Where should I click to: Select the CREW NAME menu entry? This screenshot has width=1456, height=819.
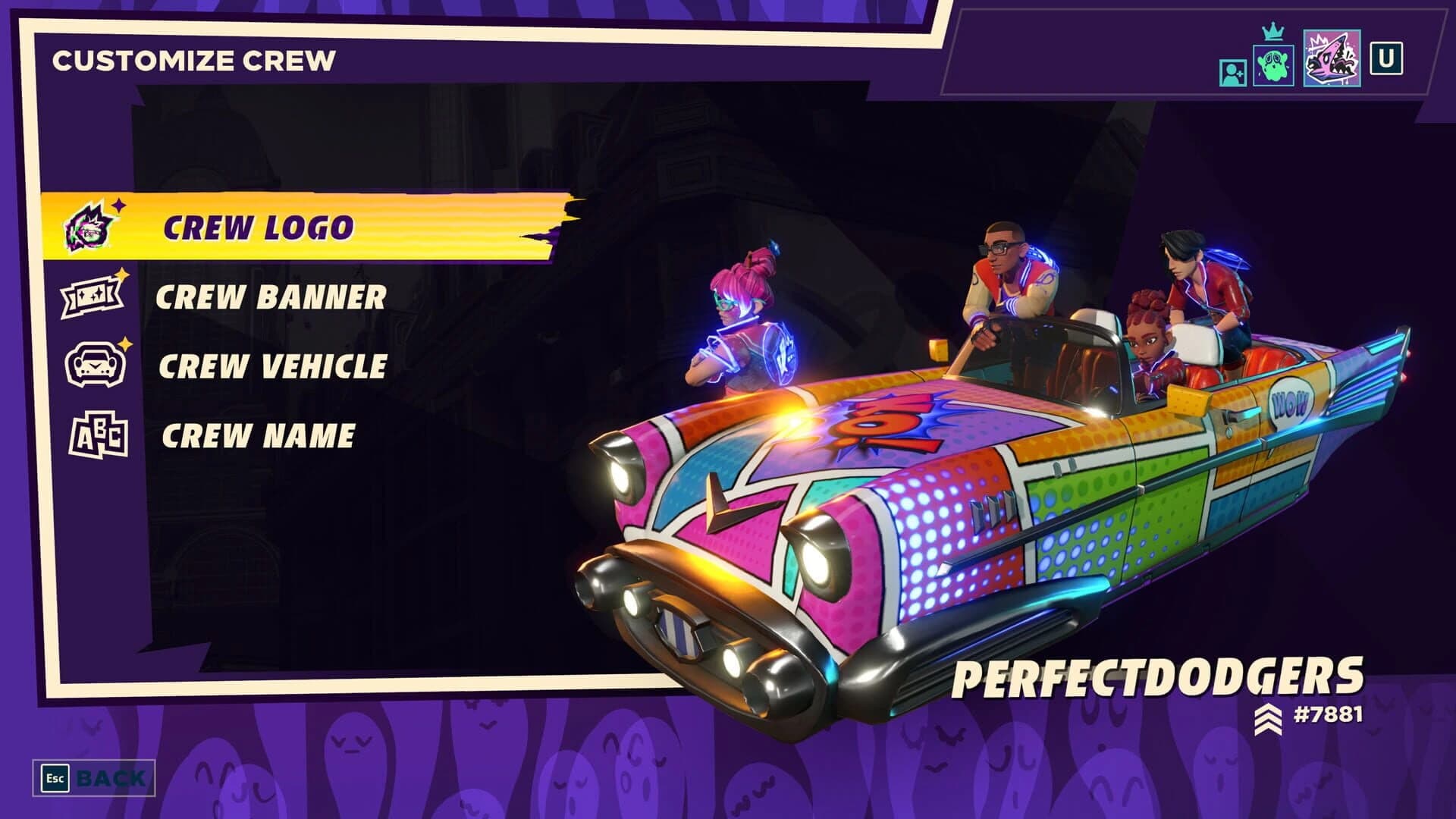point(258,432)
